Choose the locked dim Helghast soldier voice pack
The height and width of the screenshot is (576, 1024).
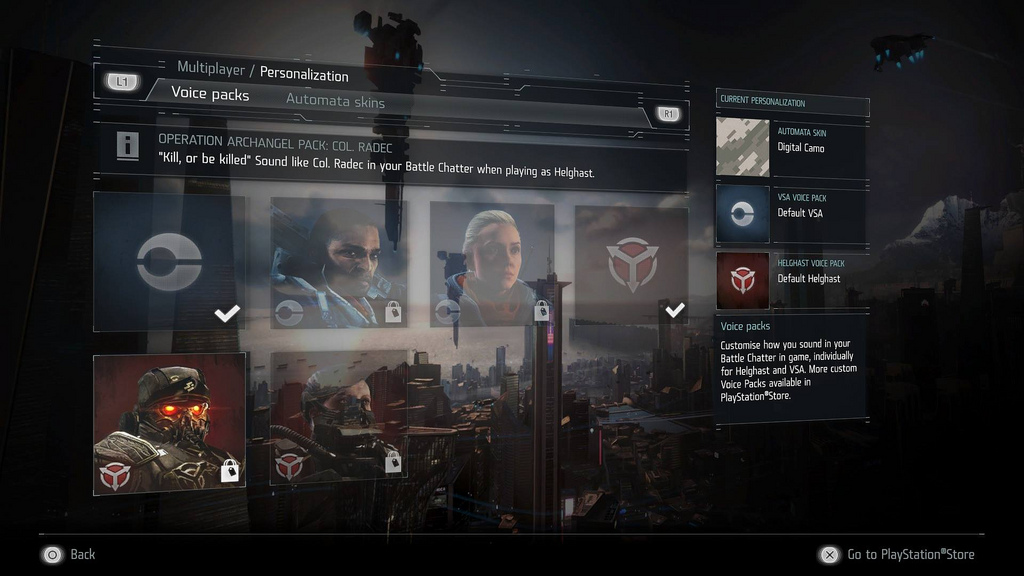[338, 417]
